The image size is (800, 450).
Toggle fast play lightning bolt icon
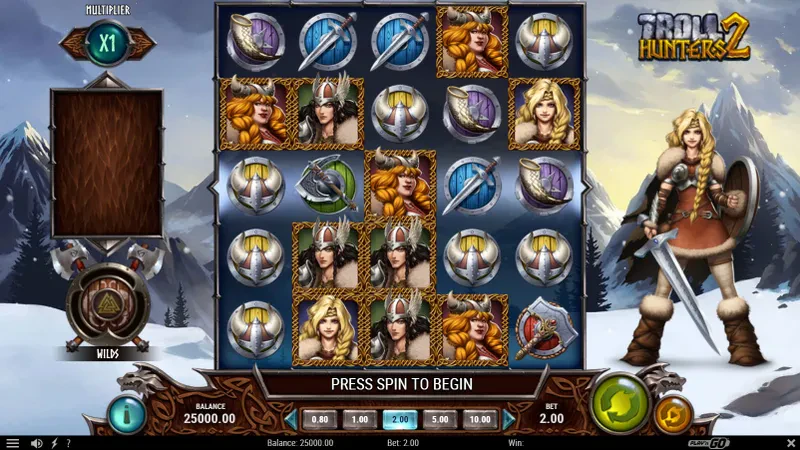click(53, 442)
